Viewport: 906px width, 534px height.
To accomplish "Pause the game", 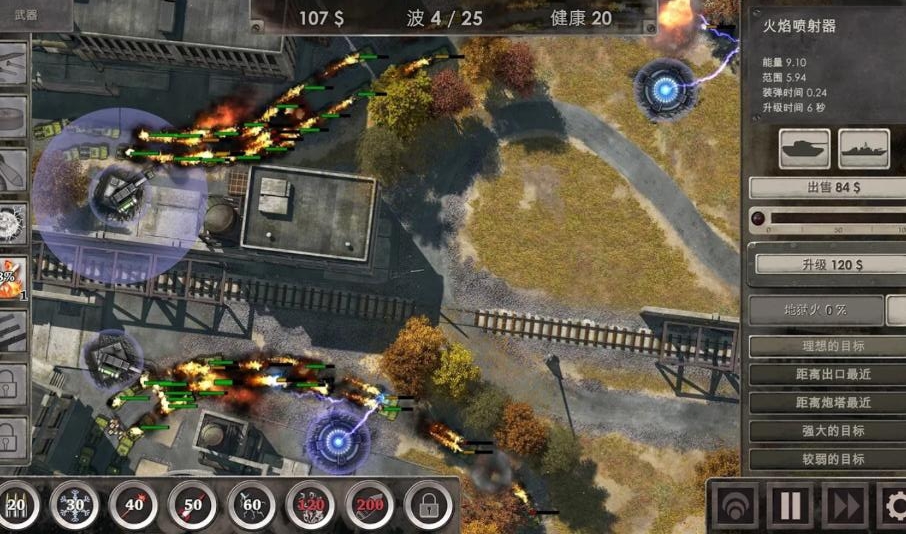I will point(790,507).
